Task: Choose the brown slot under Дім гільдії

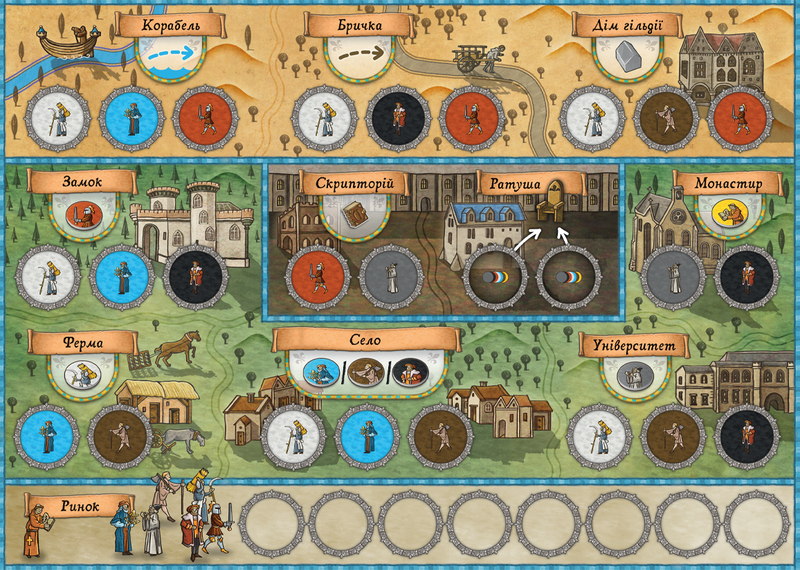Action: pyautogui.click(x=666, y=118)
